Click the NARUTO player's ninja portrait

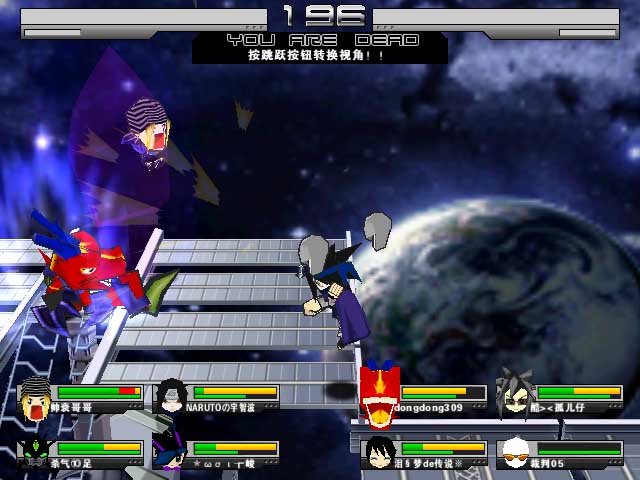tap(172, 396)
